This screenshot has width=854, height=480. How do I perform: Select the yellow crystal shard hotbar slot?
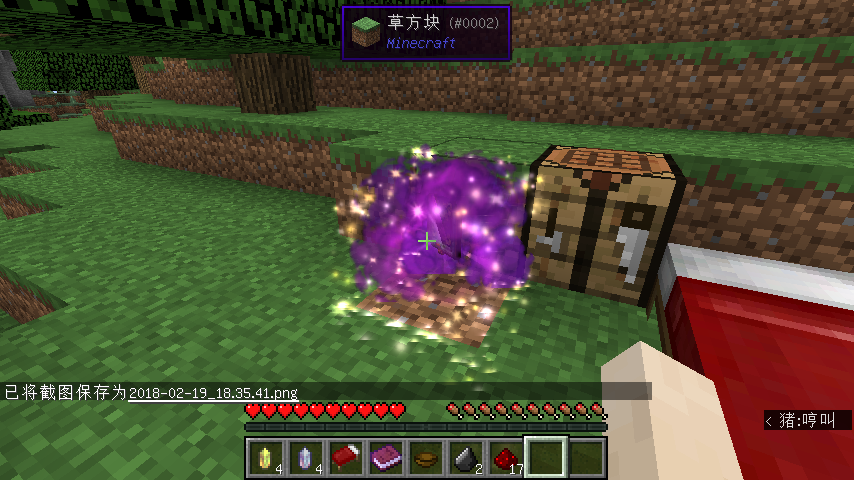(265, 458)
